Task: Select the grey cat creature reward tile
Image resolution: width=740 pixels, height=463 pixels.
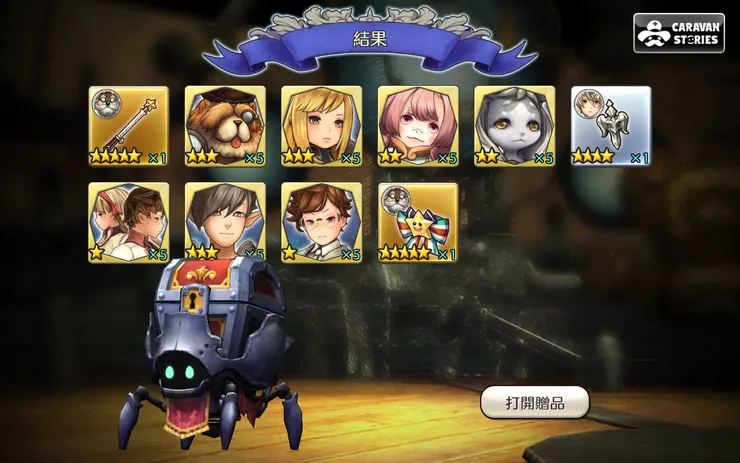Action: click(x=514, y=126)
